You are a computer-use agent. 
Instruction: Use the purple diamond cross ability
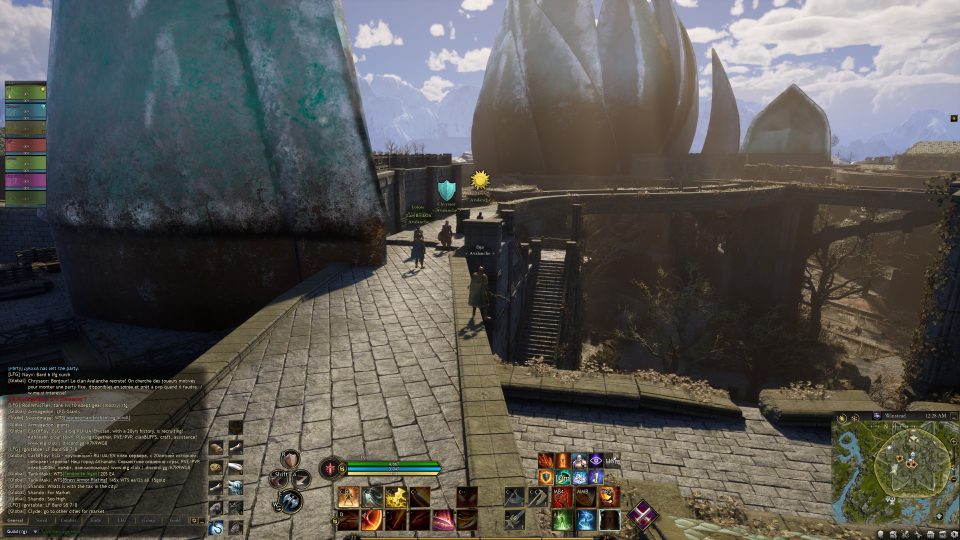pos(644,515)
